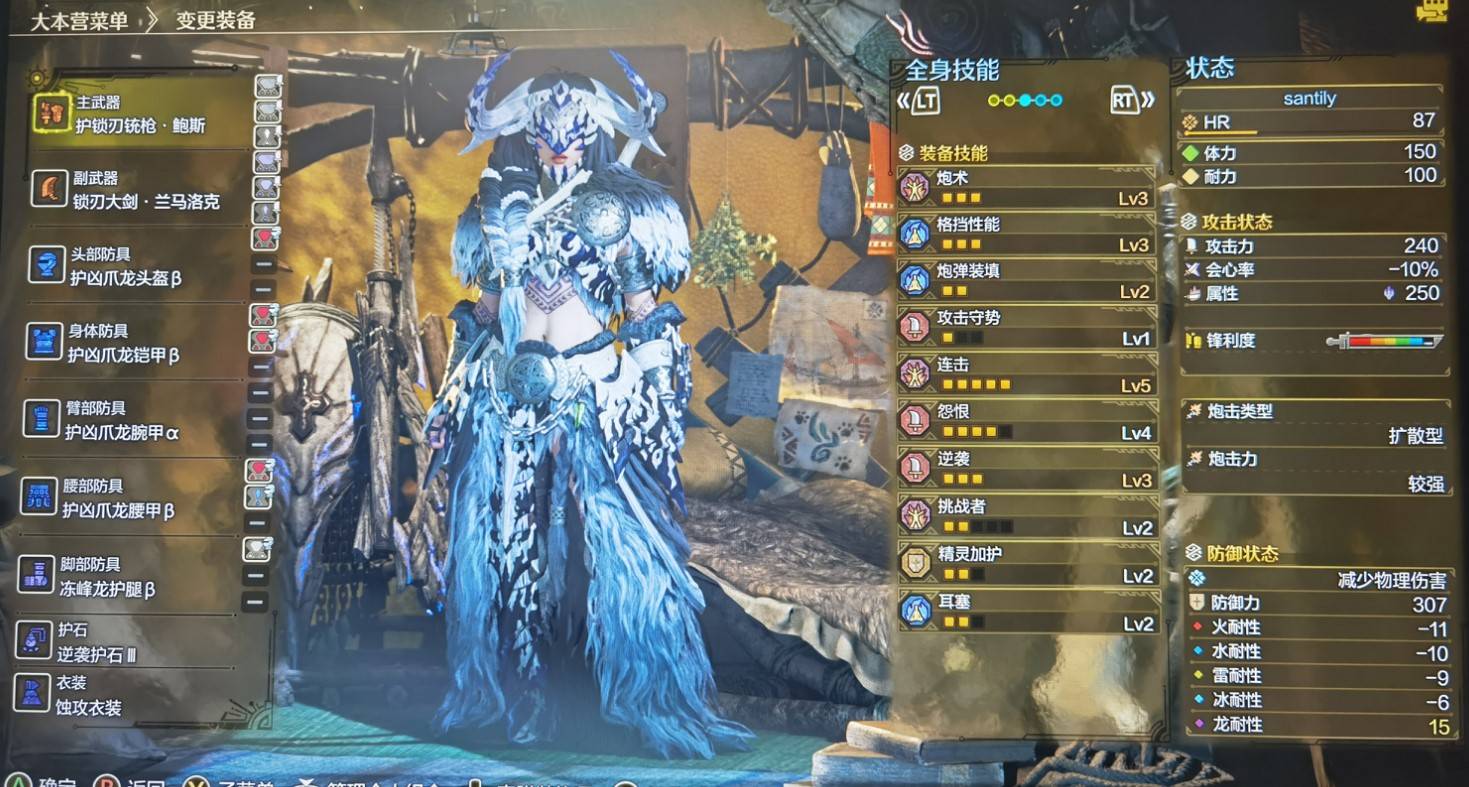Select the 攻击守势 skill row
Image resolution: width=1469 pixels, height=787 pixels.
click(1027, 328)
